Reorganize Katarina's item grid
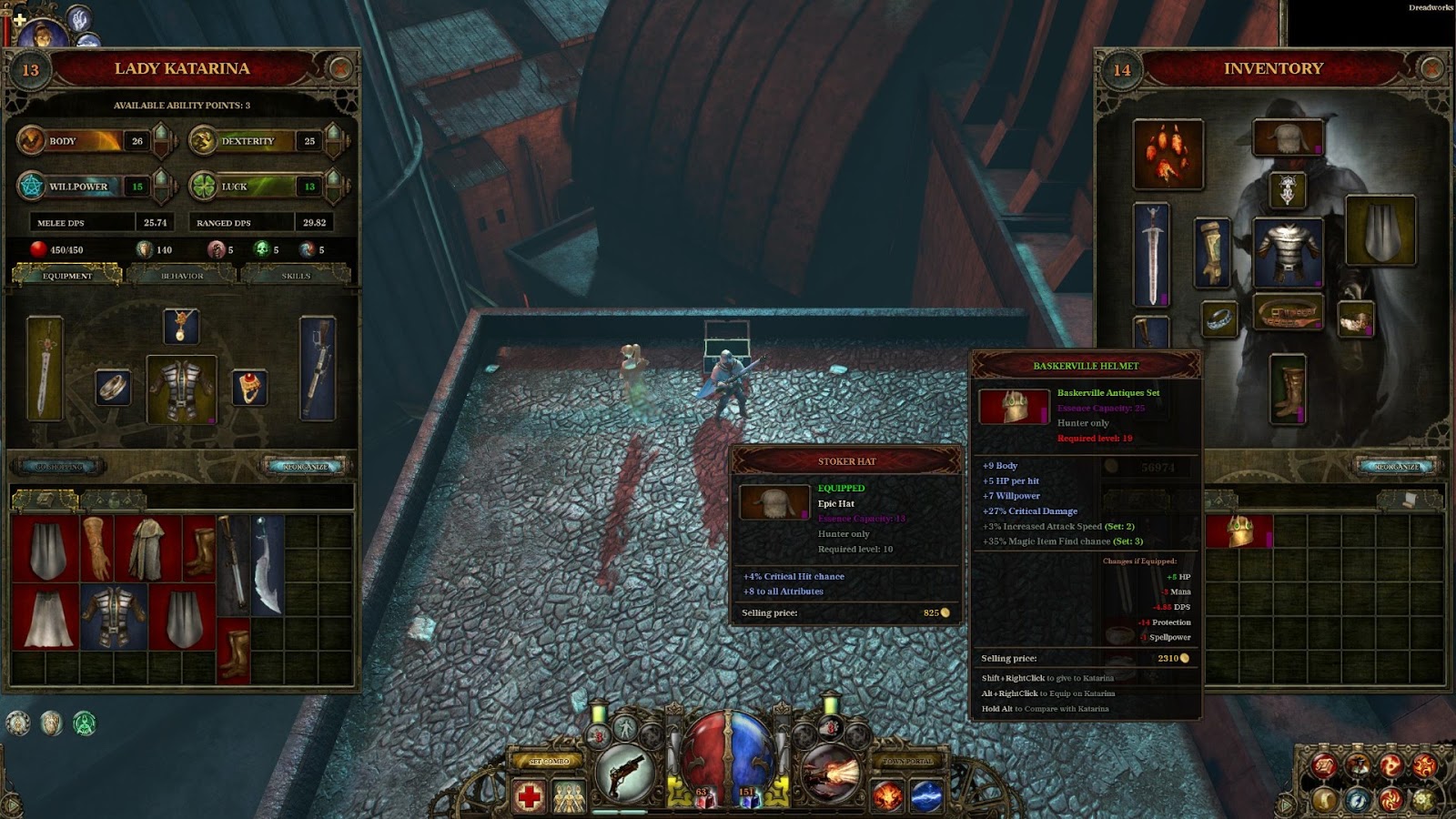 [306, 467]
